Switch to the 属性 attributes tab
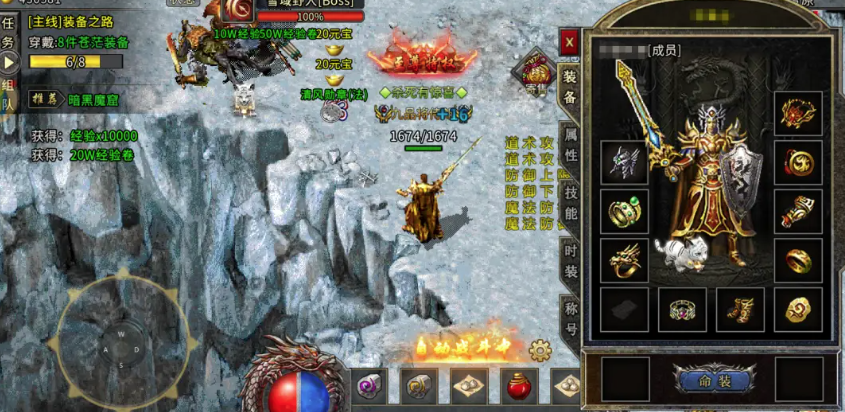This screenshot has height=412, width=845. click(x=570, y=143)
